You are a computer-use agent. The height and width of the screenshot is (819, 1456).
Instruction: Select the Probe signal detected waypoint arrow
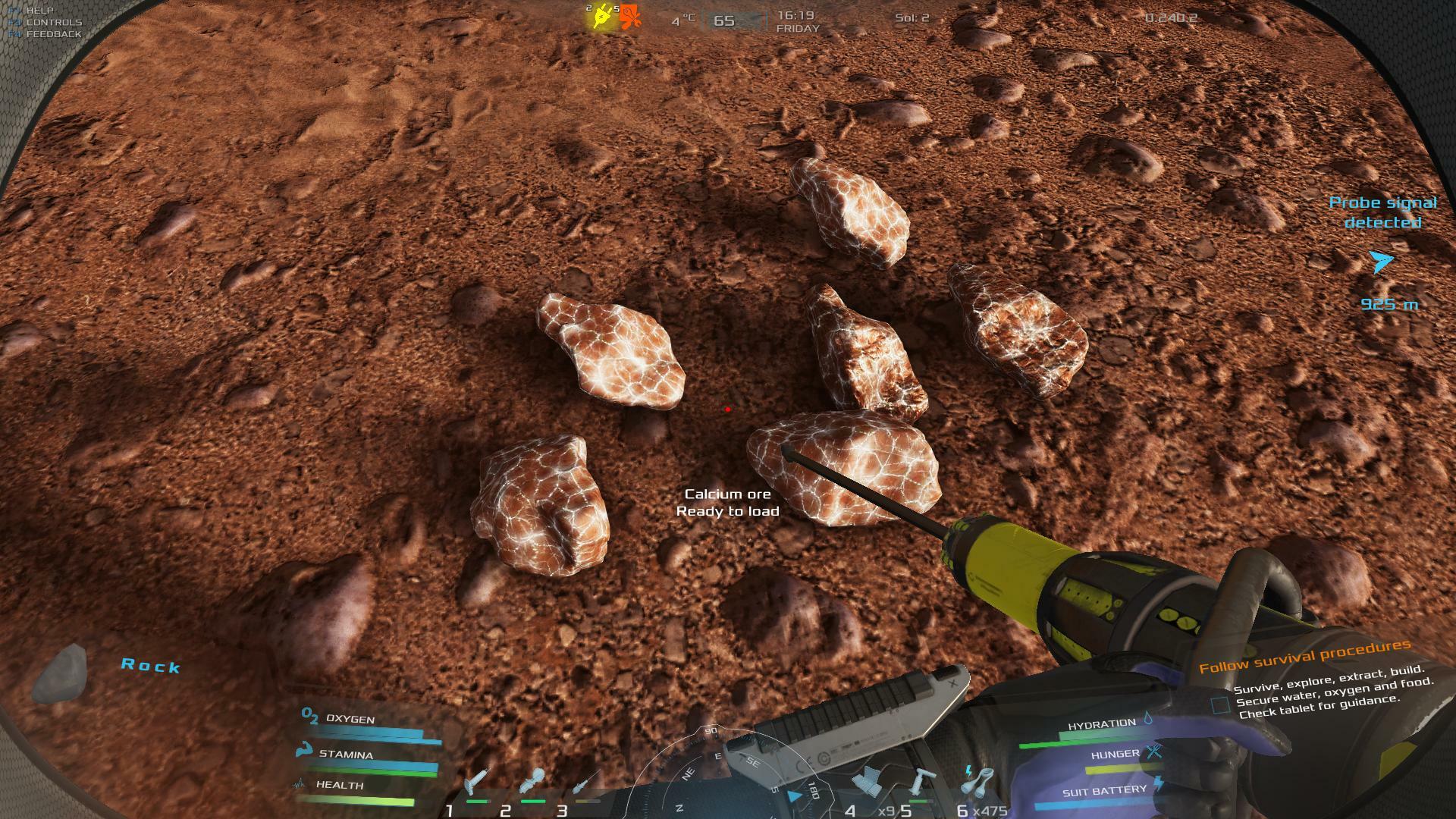1382,262
